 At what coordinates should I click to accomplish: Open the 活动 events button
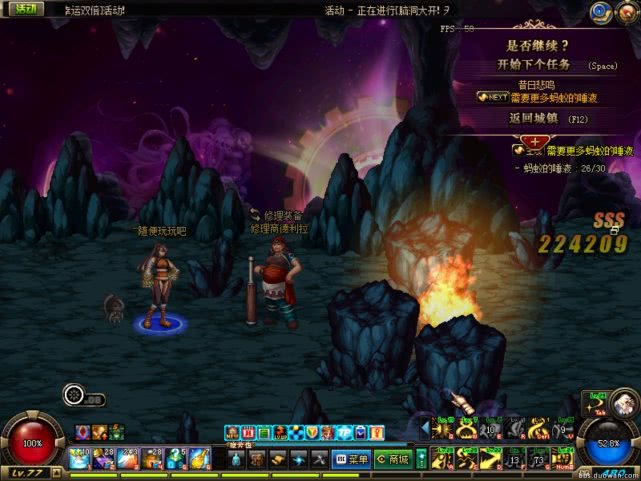point(20,8)
